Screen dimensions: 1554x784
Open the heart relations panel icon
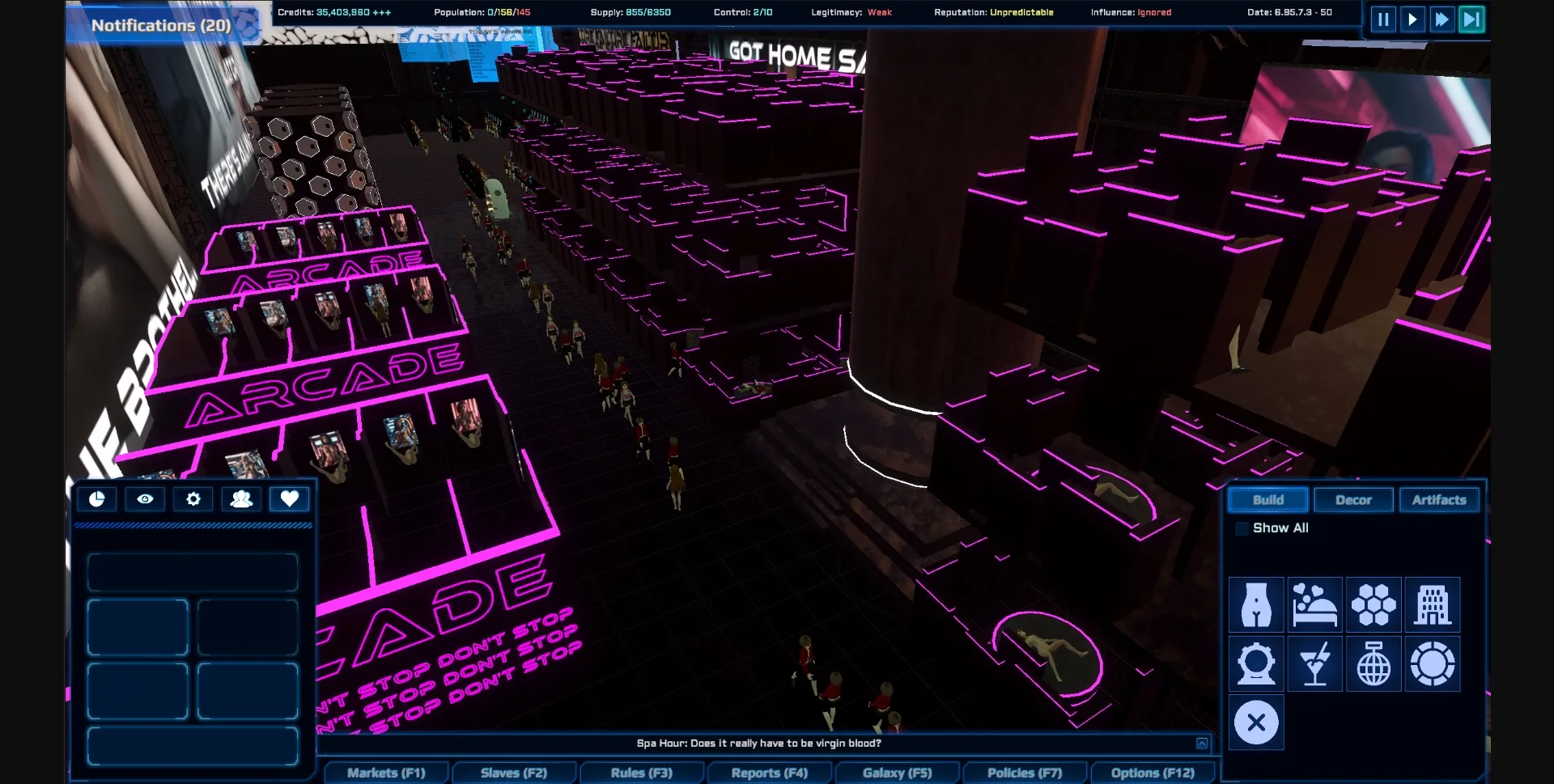290,499
